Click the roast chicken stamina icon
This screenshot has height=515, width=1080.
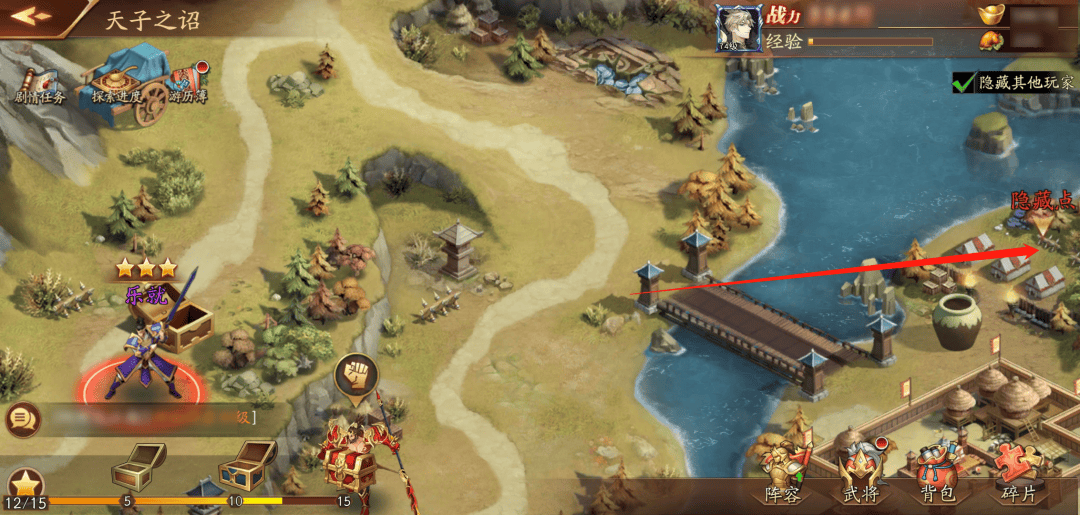click(x=990, y=41)
